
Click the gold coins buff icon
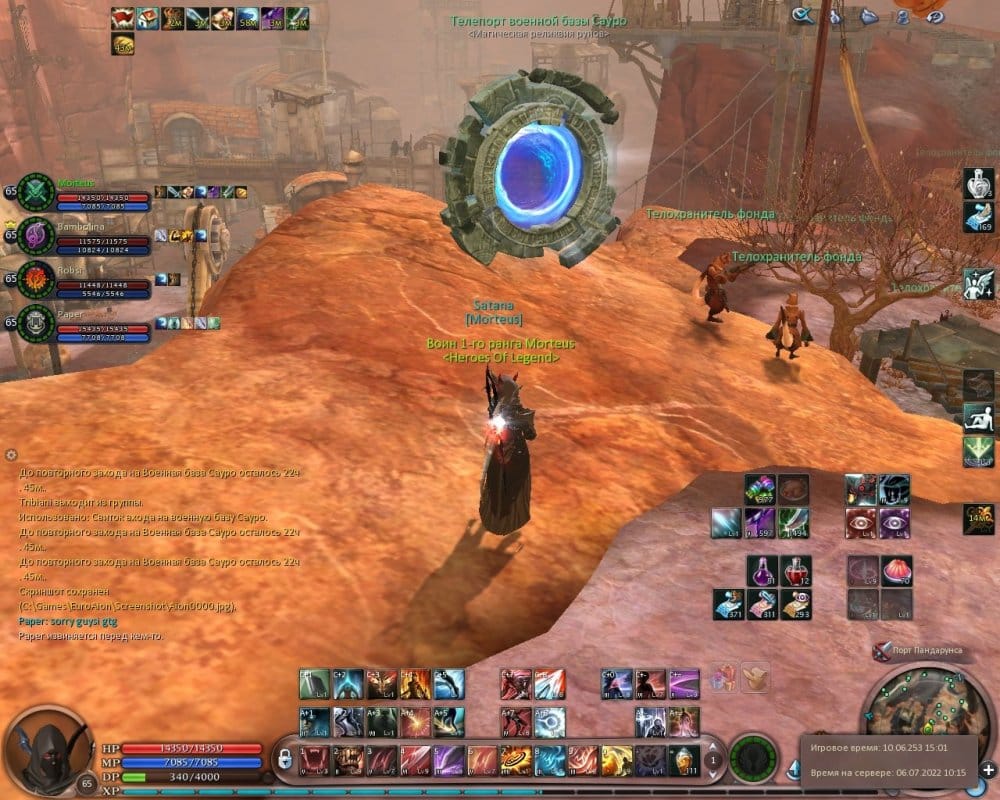(124, 44)
